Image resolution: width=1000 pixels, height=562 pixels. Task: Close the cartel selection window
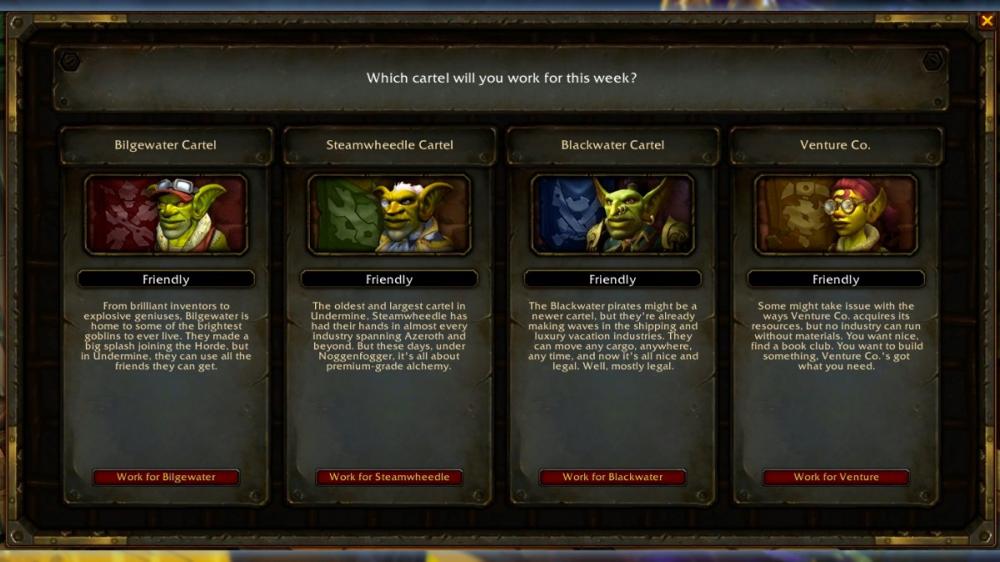coord(987,20)
